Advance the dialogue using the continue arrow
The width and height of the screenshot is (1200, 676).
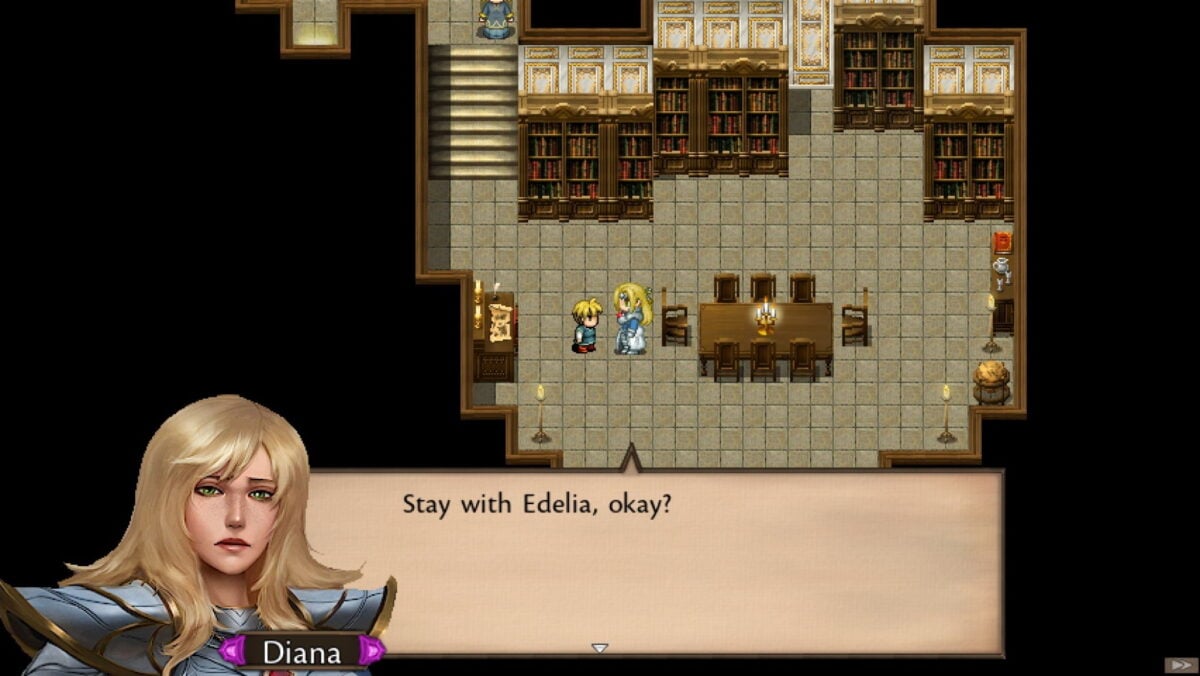(x=599, y=648)
